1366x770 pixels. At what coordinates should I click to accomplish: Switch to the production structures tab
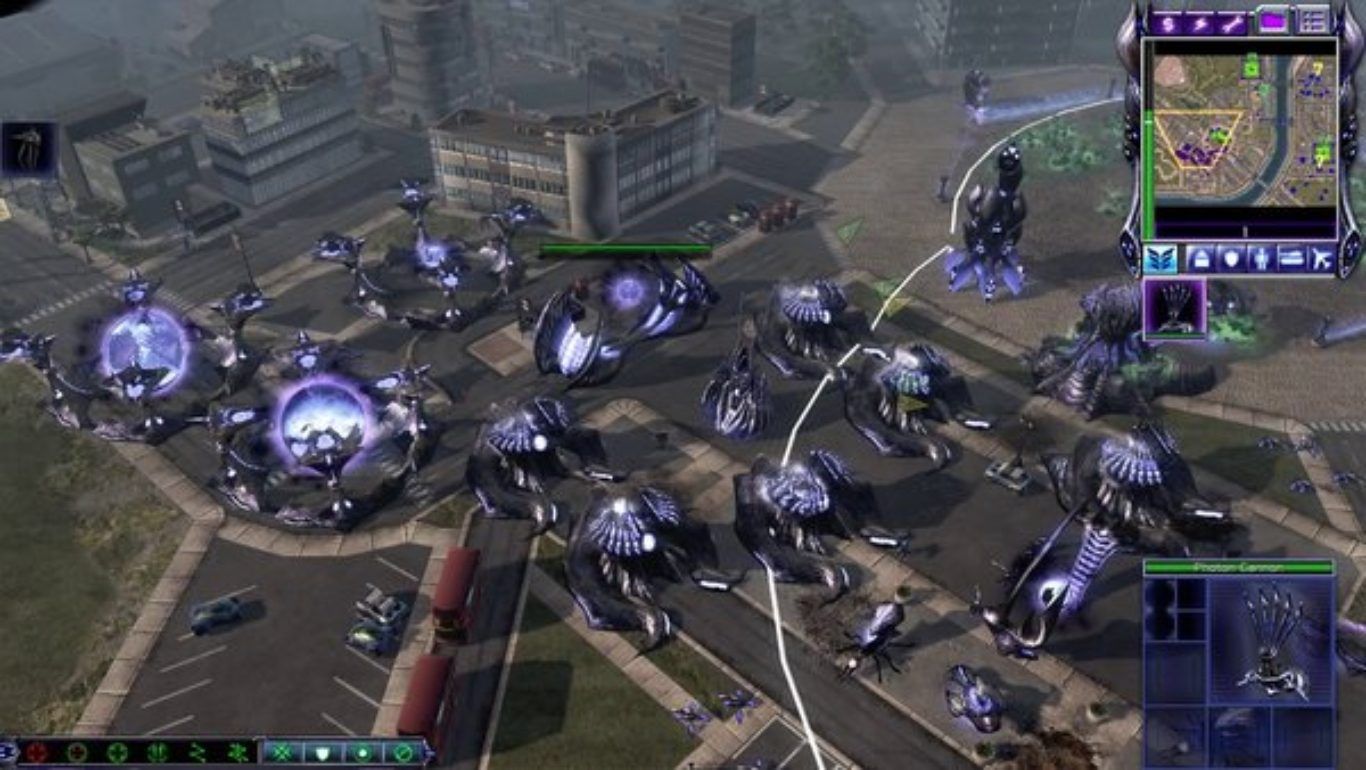1200,259
